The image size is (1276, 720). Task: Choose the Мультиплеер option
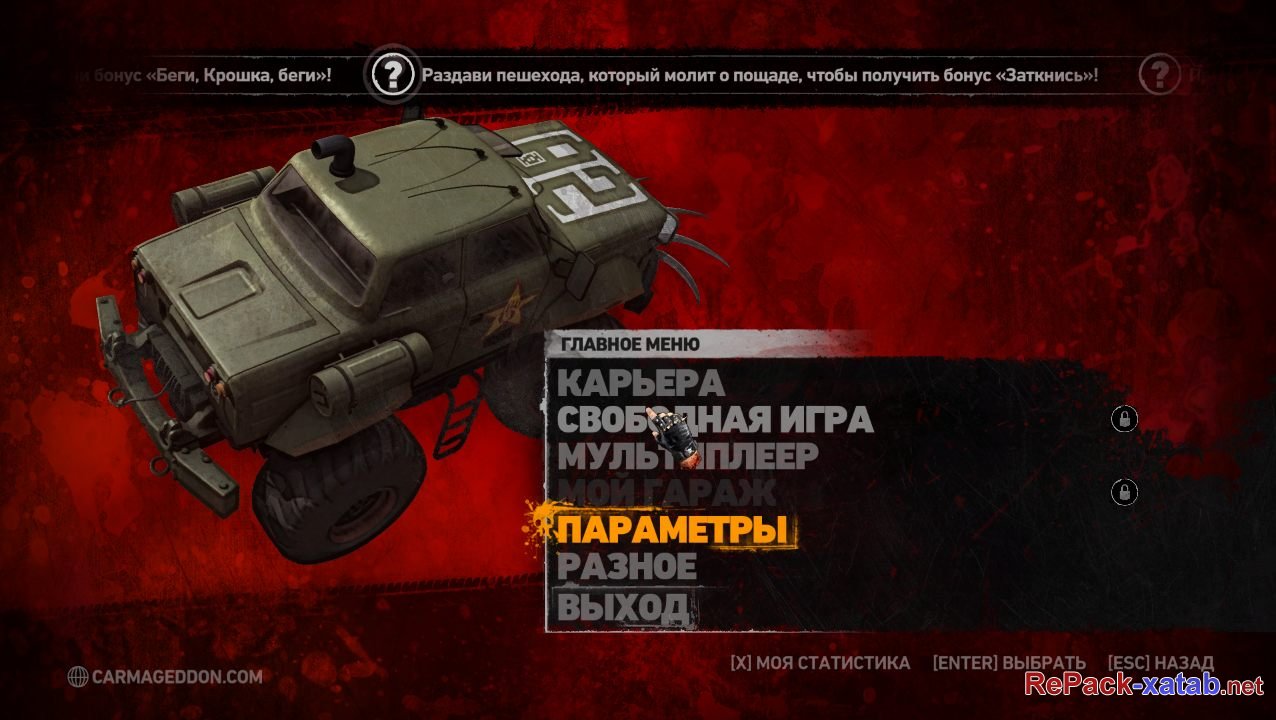coord(687,456)
